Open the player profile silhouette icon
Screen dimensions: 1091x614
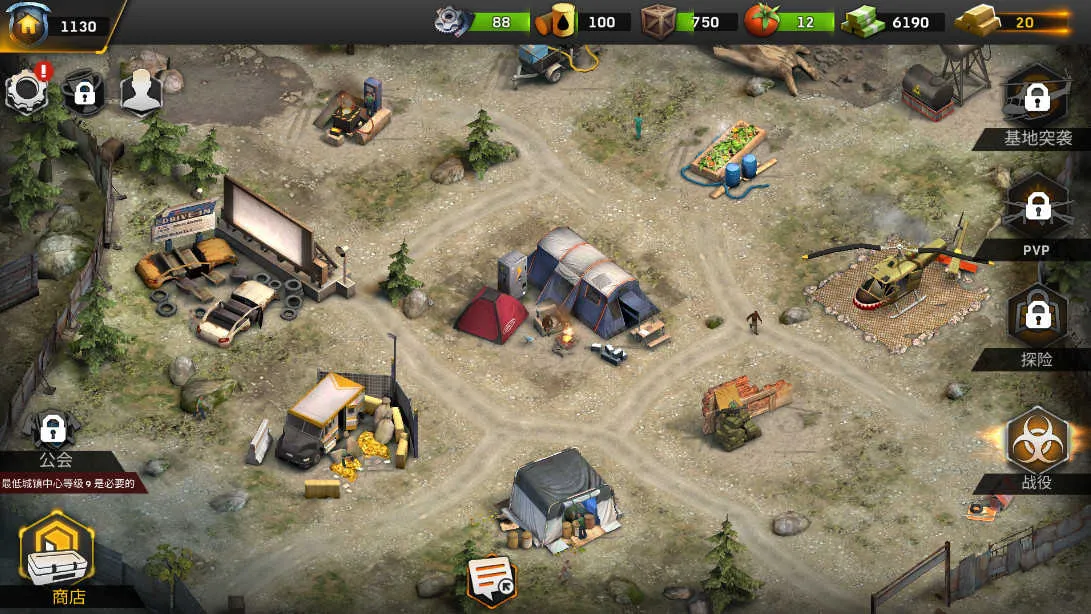(141, 92)
